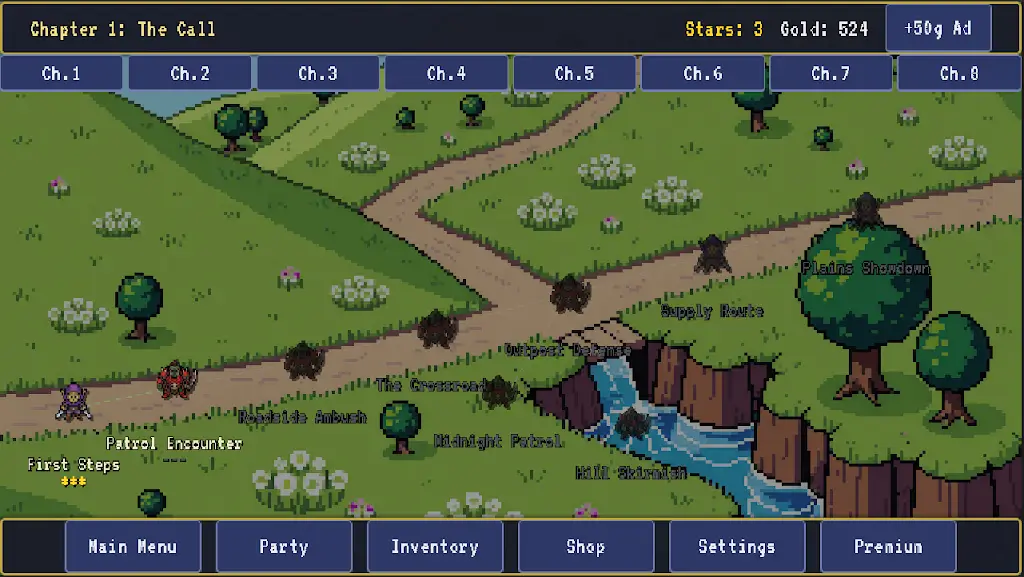
Task: Start the Patrol Encounter level
Action: 177,380
